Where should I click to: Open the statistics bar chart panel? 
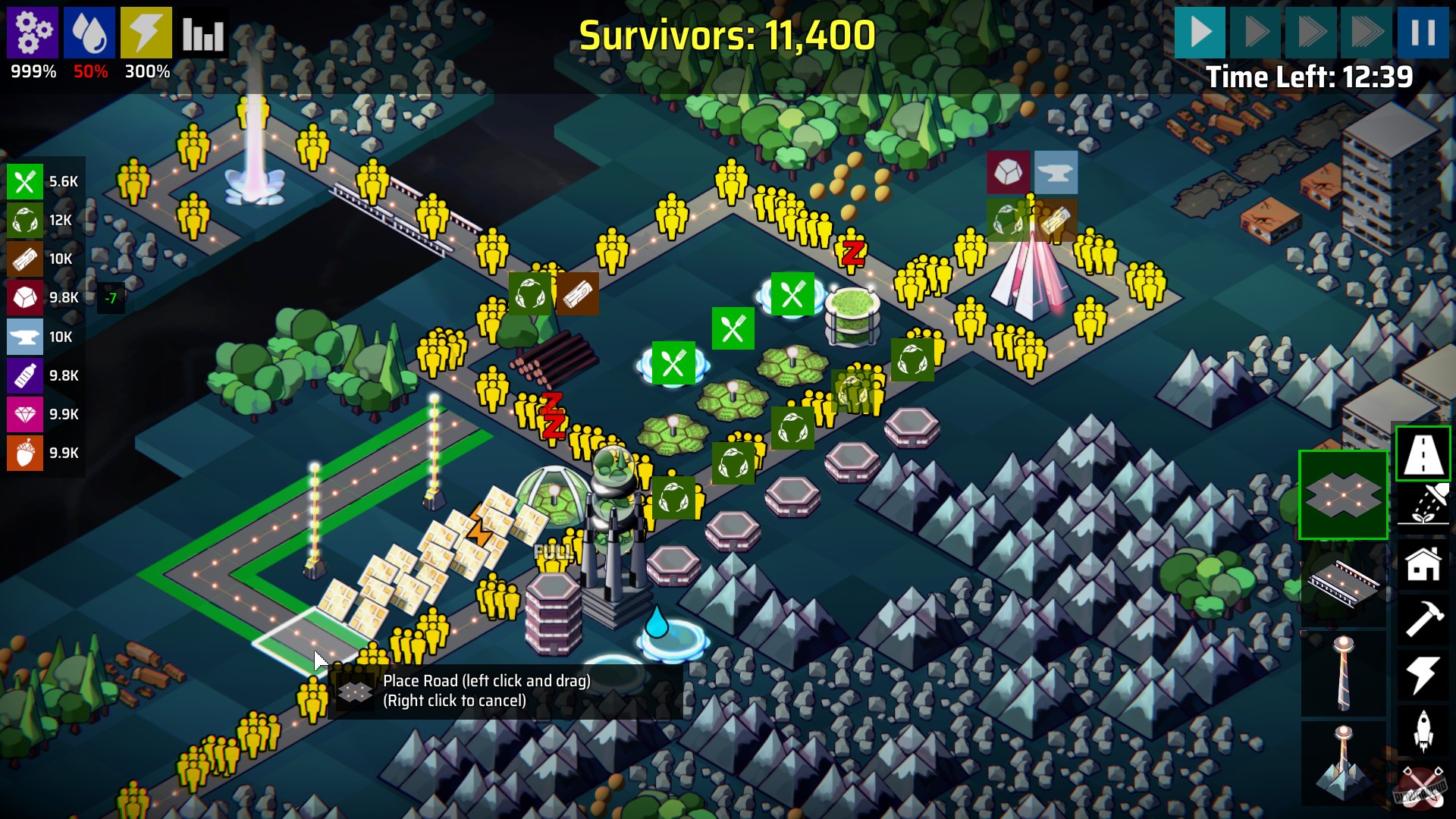click(x=201, y=32)
